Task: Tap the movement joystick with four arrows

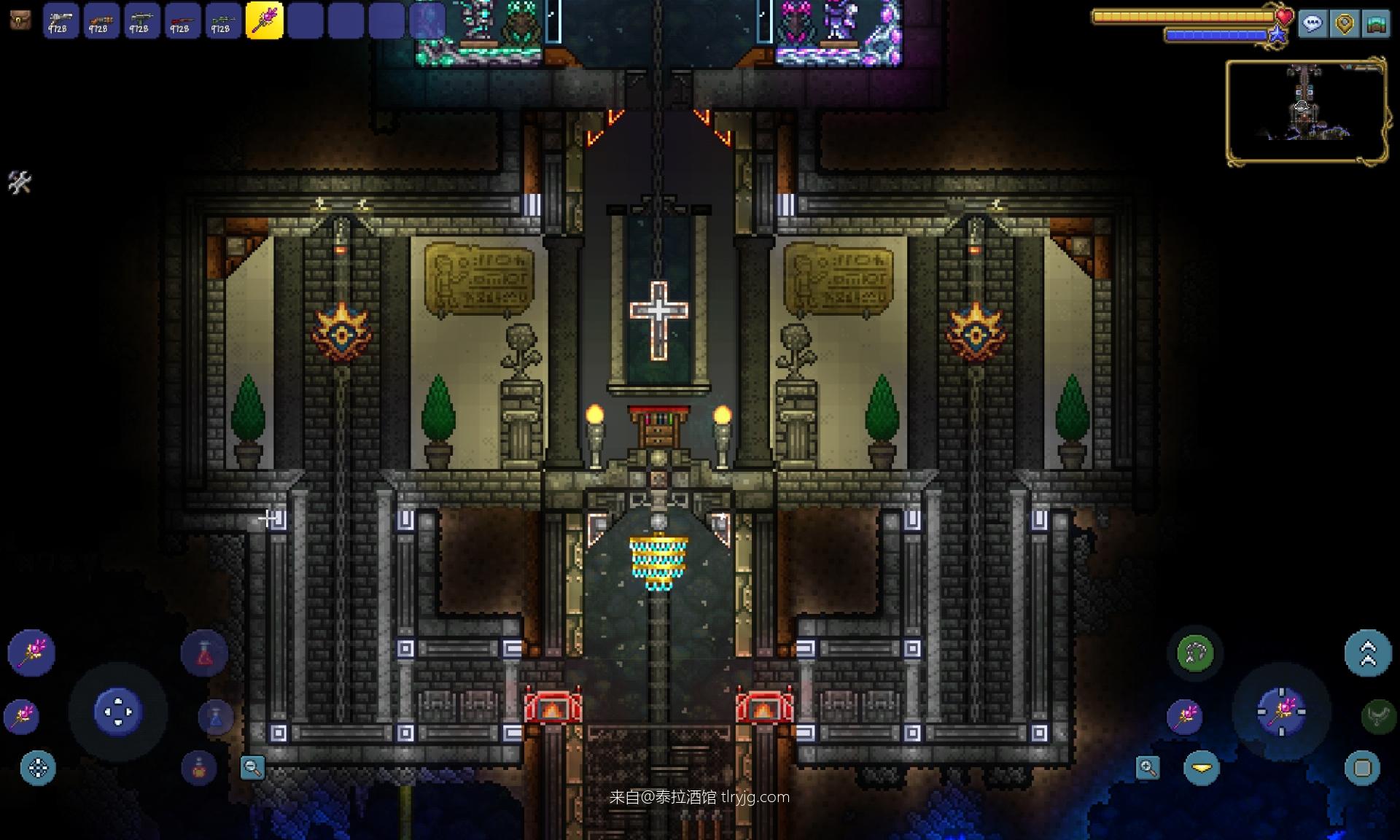Action: 117,711
